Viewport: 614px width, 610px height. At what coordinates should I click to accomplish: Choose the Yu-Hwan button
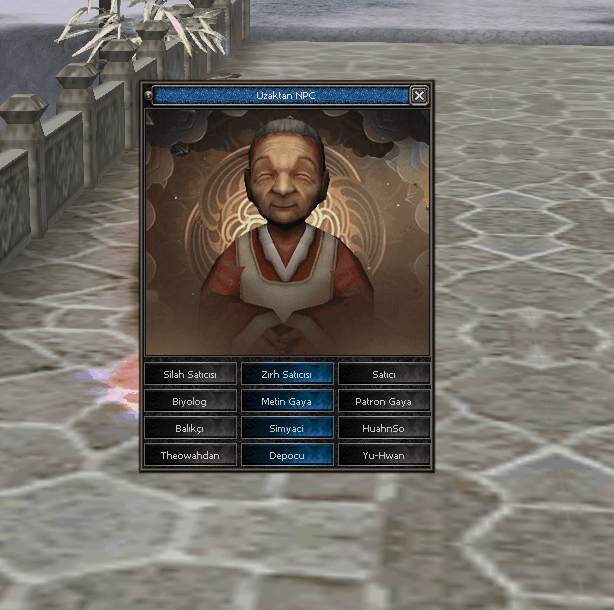[x=384, y=455]
